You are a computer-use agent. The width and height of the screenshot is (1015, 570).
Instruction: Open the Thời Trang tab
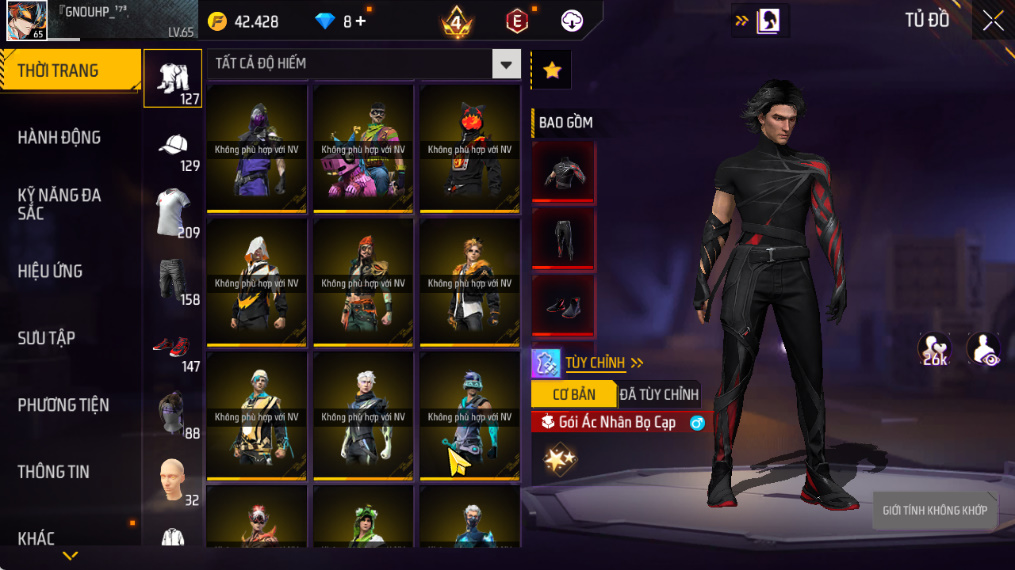tap(70, 71)
